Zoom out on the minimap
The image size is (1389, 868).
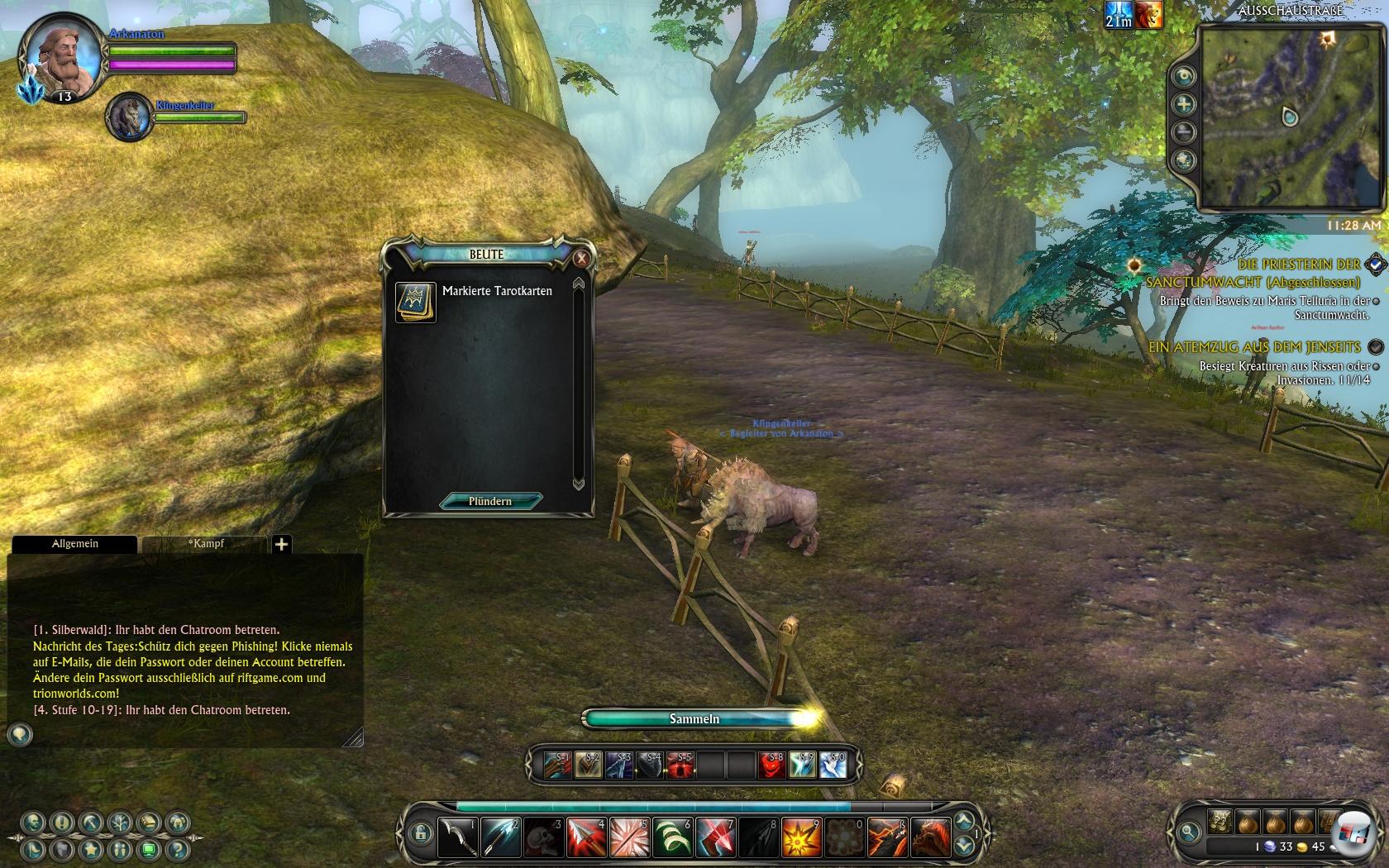coord(1184,132)
